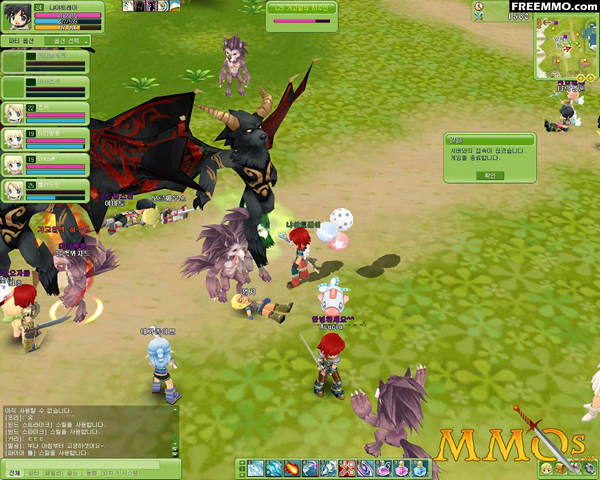Switch to the 길드 chat tab

pyautogui.click(x=71, y=472)
